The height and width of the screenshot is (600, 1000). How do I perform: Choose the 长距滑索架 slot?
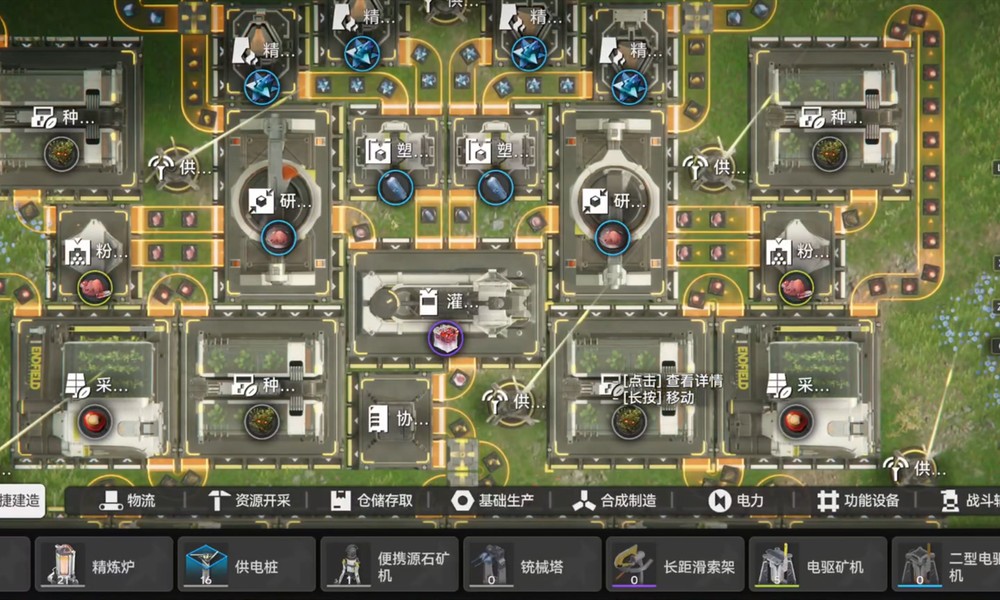click(675, 565)
